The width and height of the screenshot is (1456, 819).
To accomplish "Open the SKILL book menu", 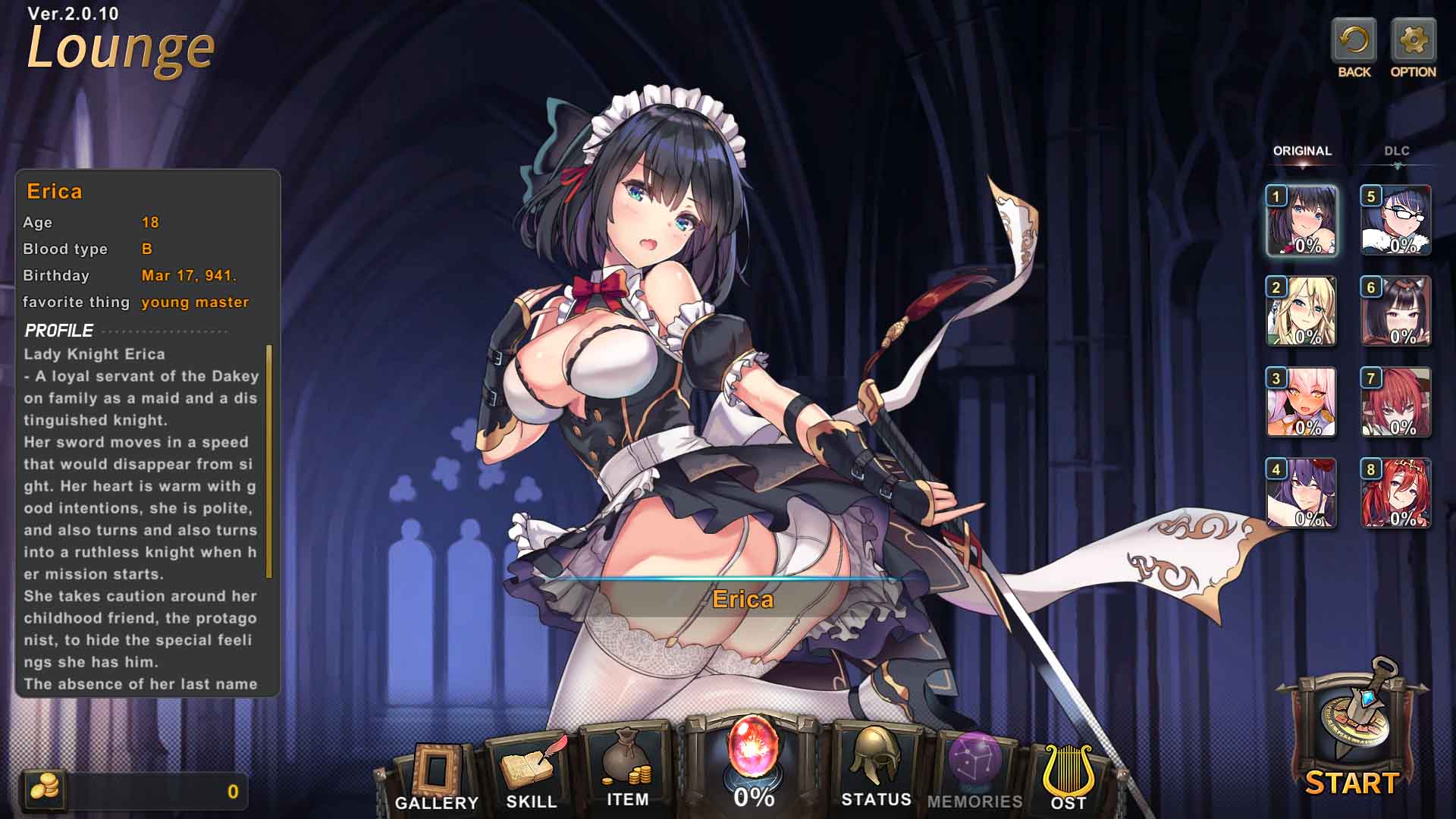I will coord(532,773).
